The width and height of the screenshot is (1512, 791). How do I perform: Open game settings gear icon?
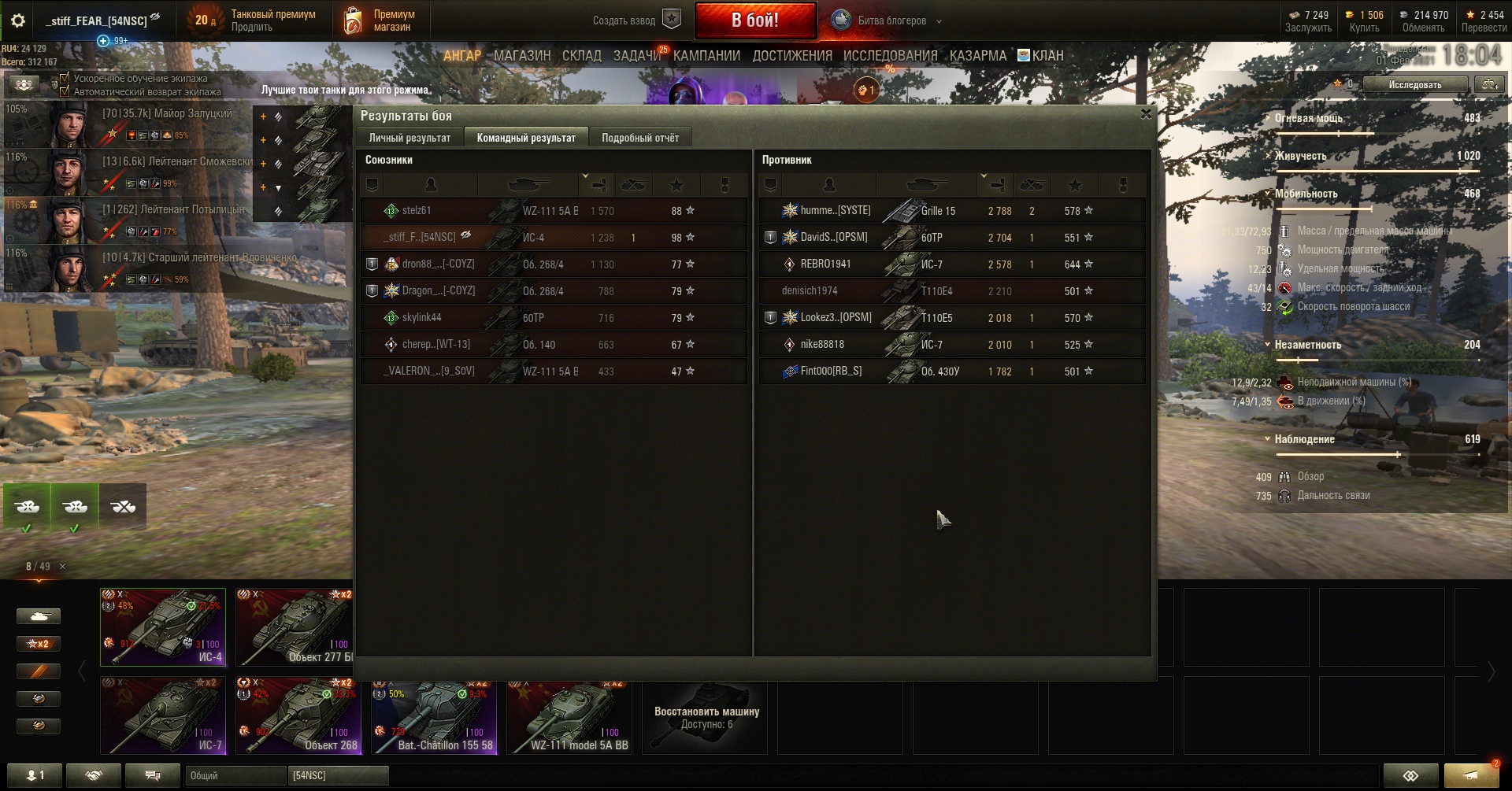pyautogui.click(x=17, y=20)
